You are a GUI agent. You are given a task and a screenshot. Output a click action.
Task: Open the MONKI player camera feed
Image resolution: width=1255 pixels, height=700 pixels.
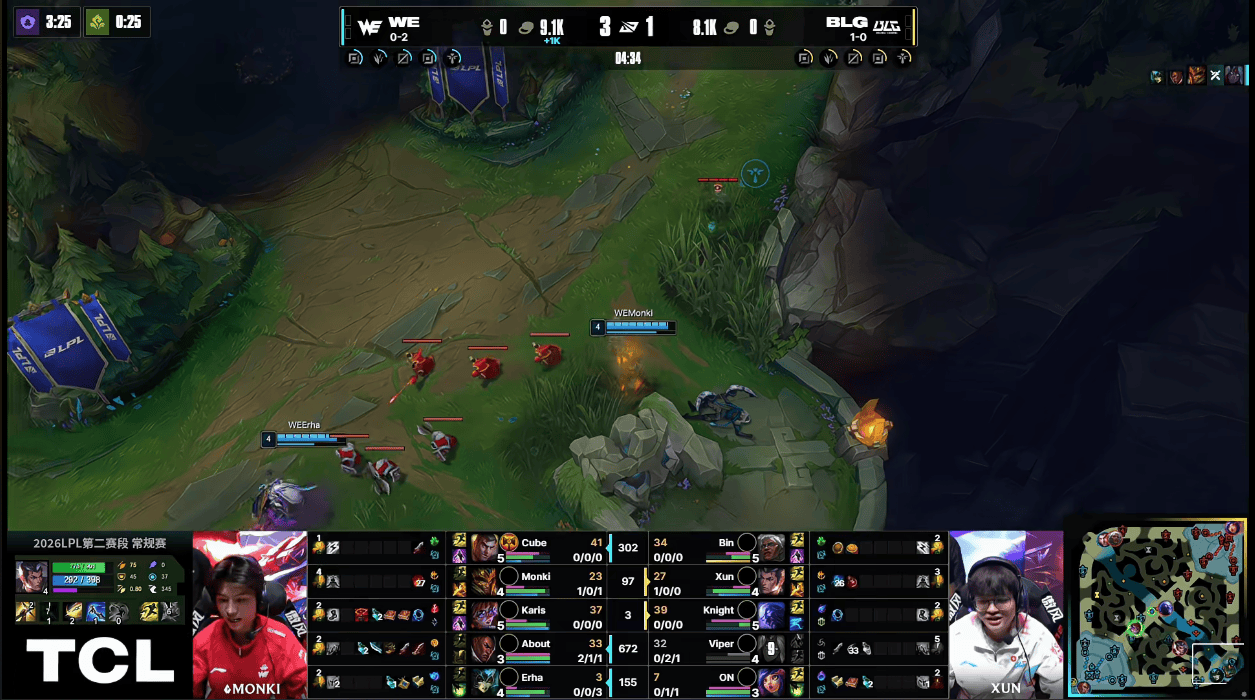(x=250, y=613)
